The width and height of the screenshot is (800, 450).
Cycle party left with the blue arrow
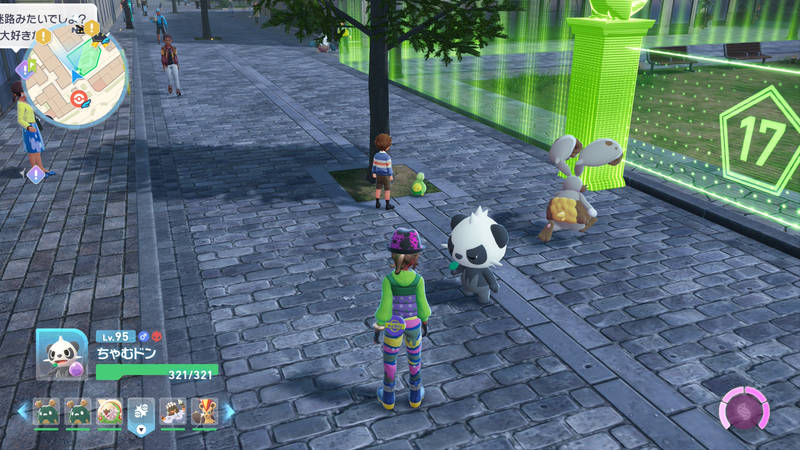point(23,411)
